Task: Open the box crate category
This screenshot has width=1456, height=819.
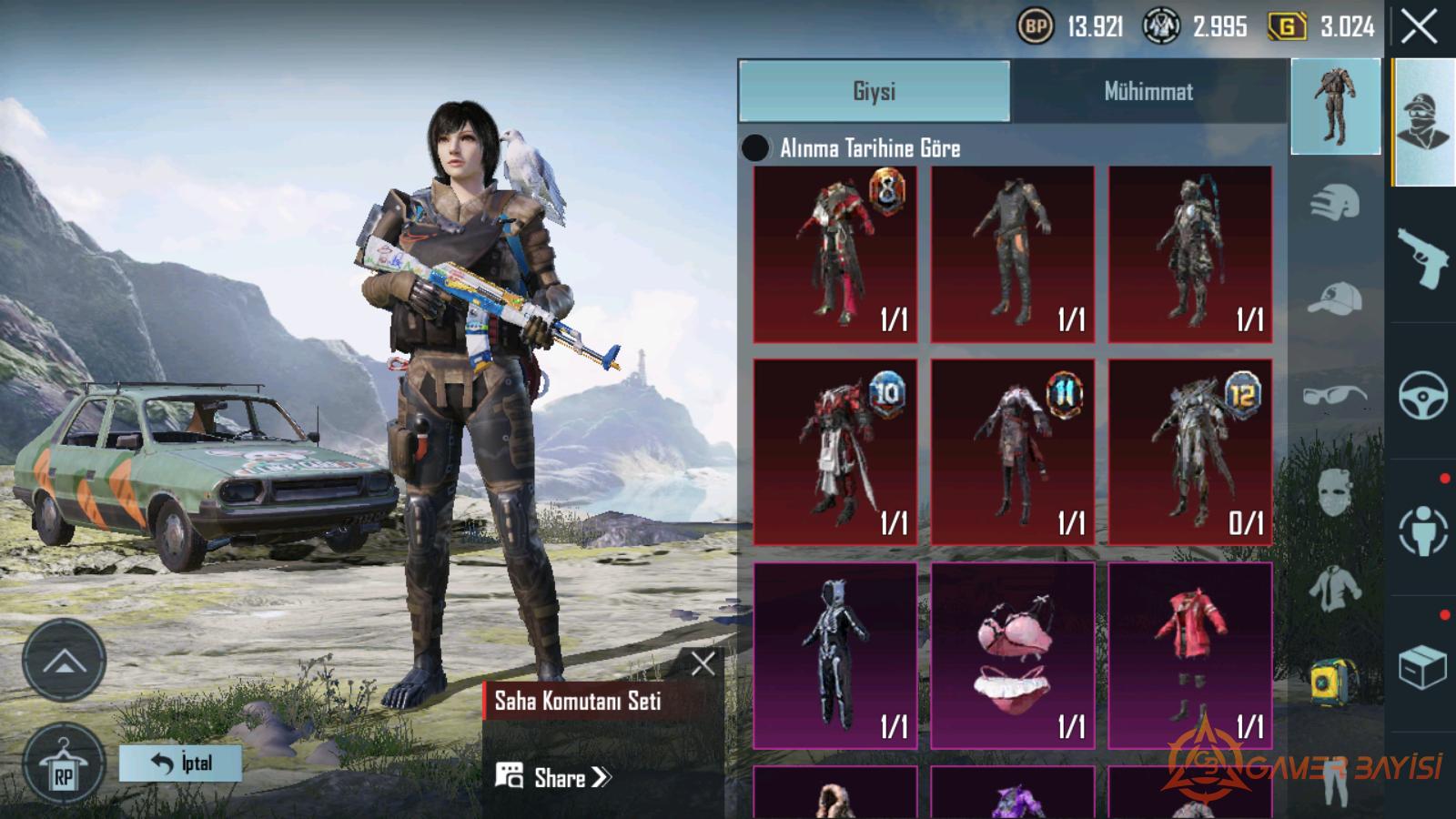Action: coord(1423,667)
